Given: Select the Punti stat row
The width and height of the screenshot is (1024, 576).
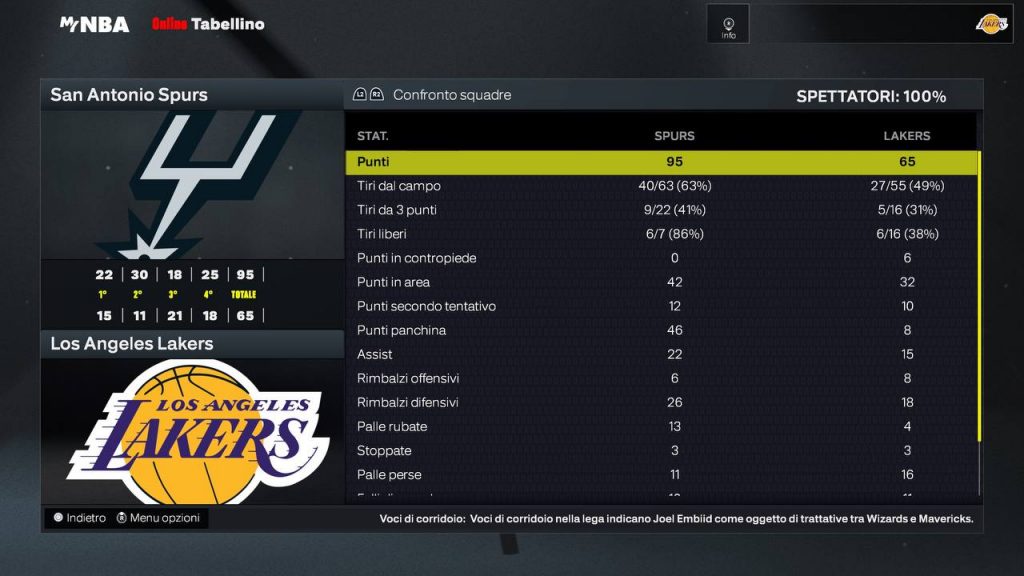Looking at the screenshot, I should pyautogui.click(x=660, y=162).
